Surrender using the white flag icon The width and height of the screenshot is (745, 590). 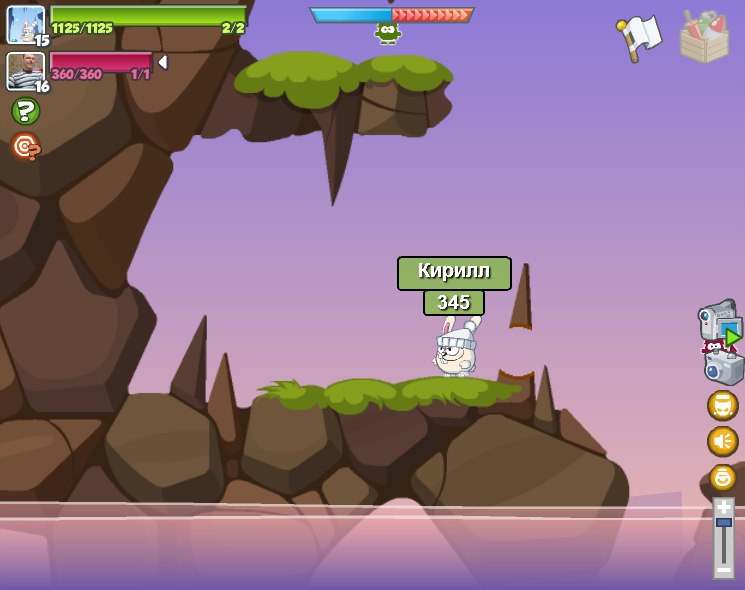[x=640, y=38]
